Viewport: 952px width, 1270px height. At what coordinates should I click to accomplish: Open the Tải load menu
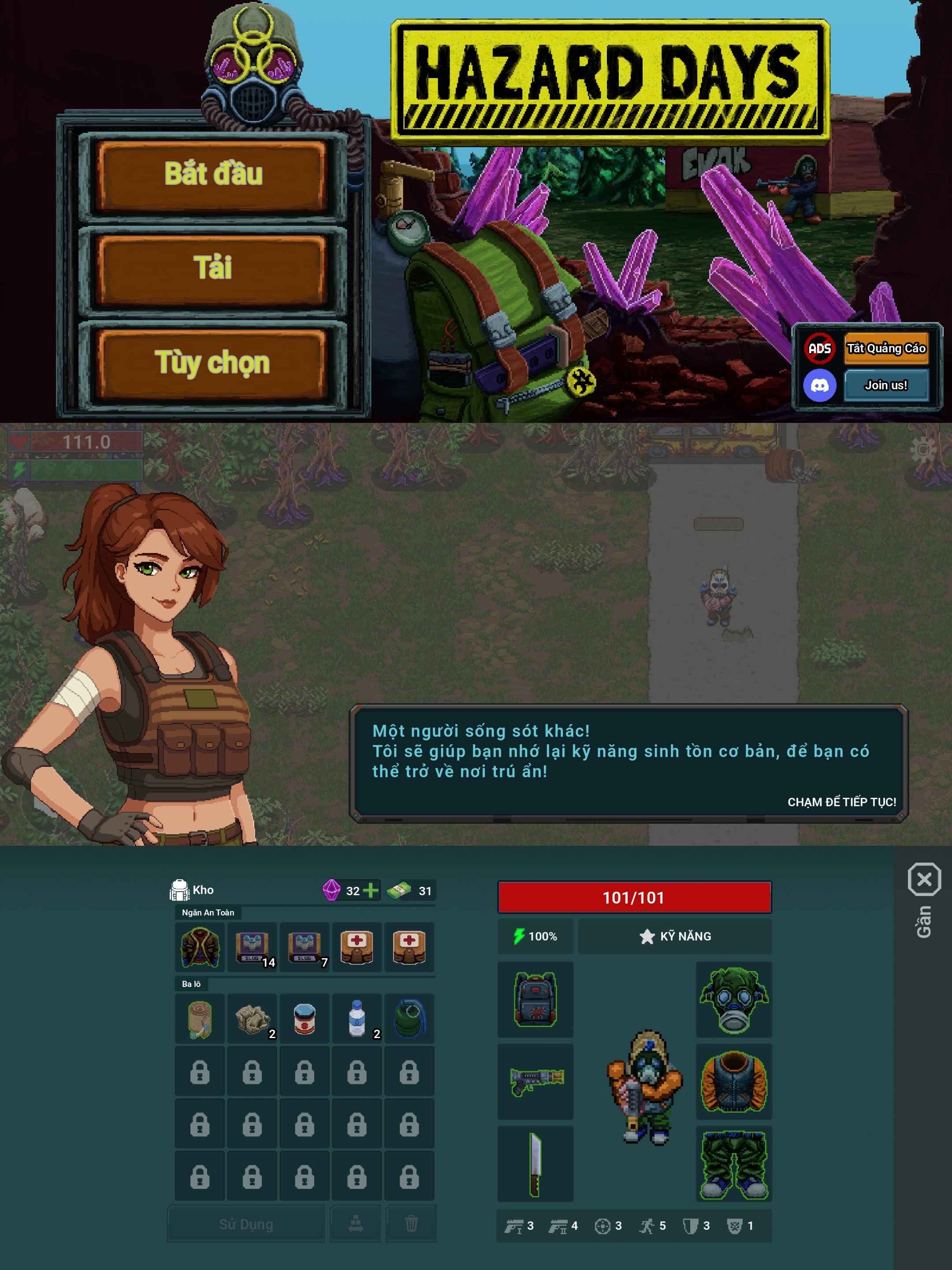[212, 269]
